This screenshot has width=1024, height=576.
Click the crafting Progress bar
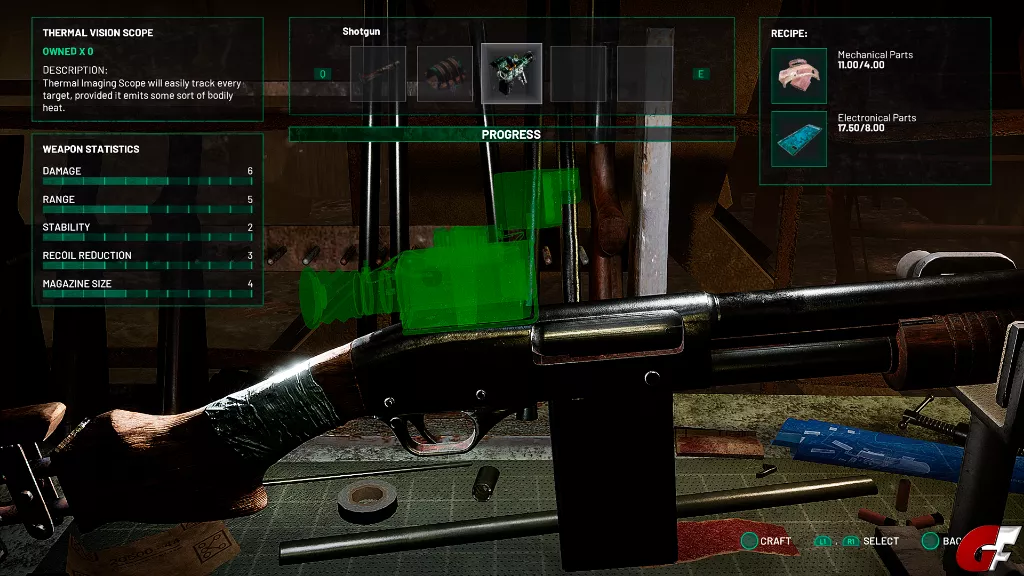coord(511,134)
